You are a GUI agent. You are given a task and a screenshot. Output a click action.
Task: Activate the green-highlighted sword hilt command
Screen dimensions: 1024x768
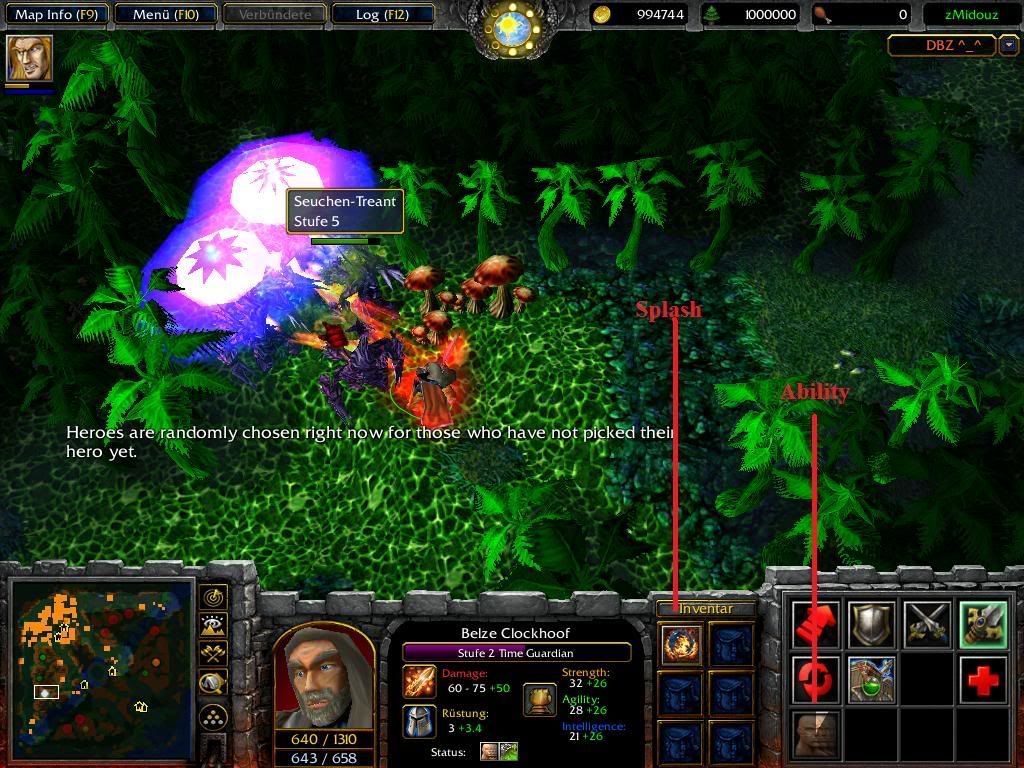[x=981, y=625]
